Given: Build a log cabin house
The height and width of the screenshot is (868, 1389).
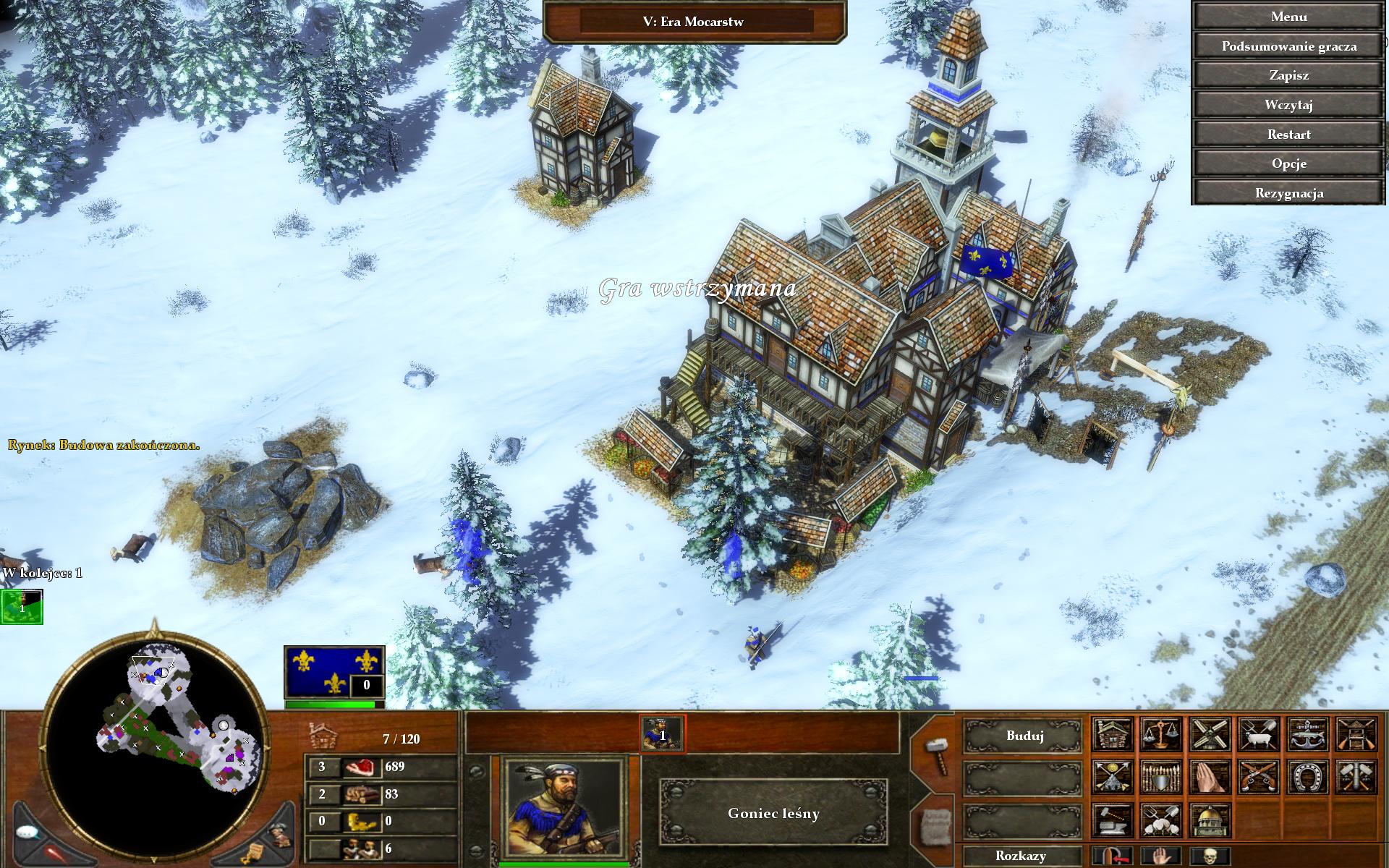Looking at the screenshot, I should pos(1112,735).
